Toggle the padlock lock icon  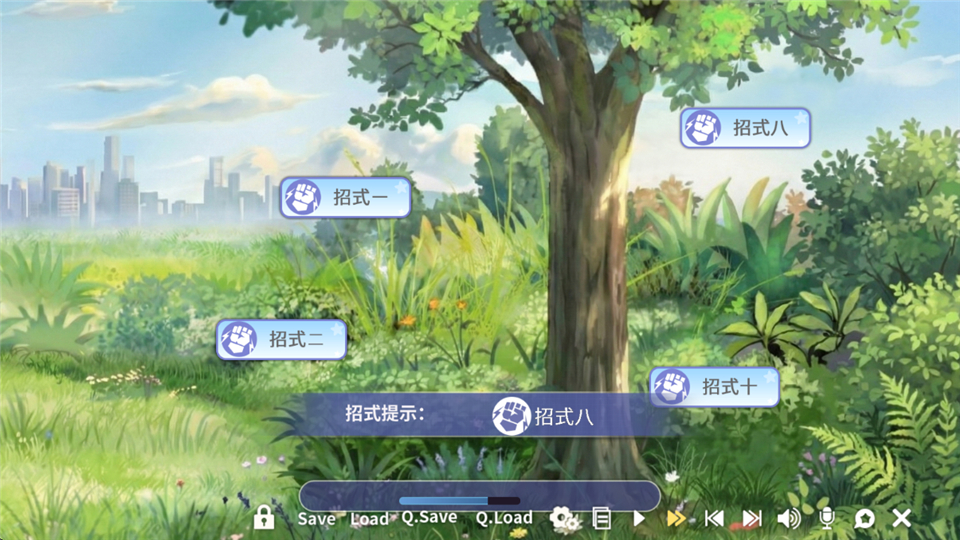[264, 517]
